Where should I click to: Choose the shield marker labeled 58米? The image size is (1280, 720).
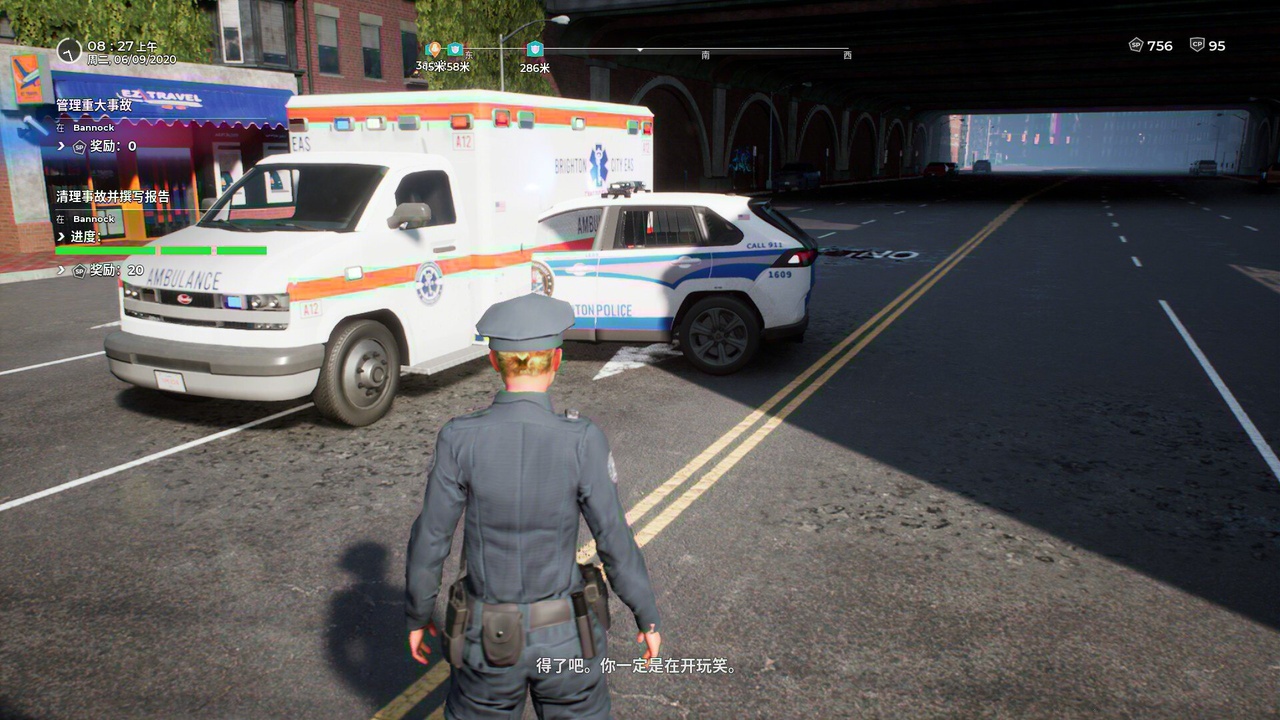(x=455, y=49)
